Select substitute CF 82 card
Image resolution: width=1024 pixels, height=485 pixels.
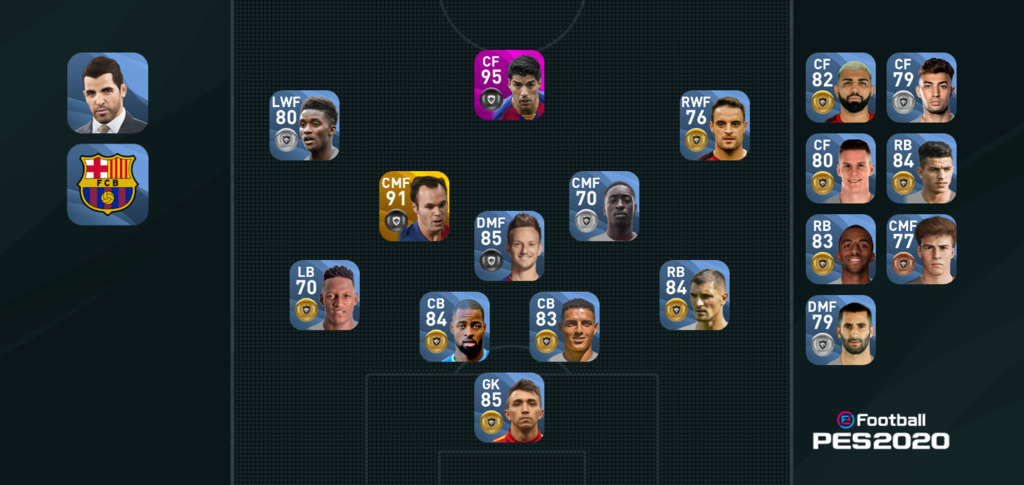pyautogui.click(x=840, y=88)
